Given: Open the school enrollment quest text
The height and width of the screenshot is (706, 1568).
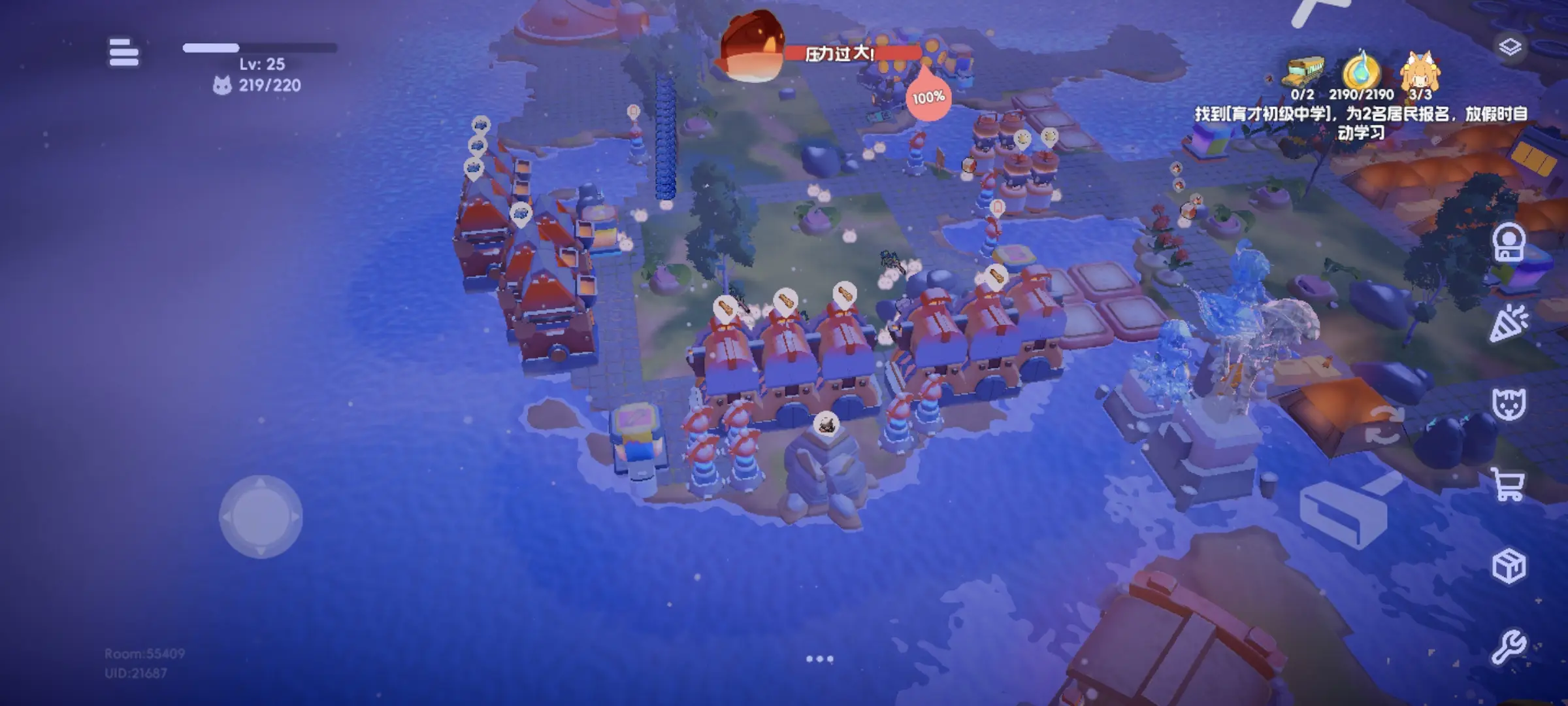Looking at the screenshot, I should (1361, 123).
